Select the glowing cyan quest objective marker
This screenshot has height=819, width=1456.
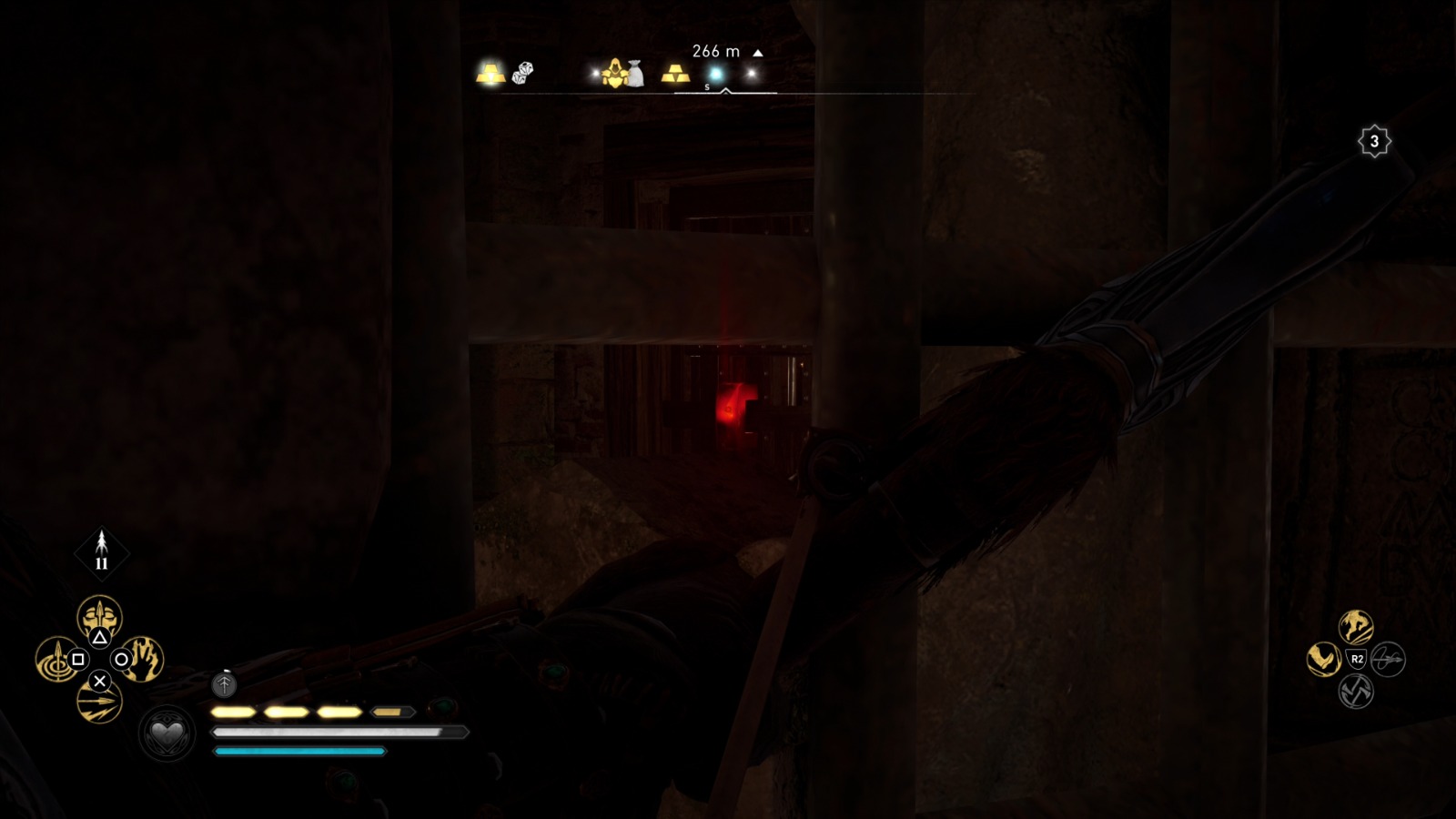714,73
